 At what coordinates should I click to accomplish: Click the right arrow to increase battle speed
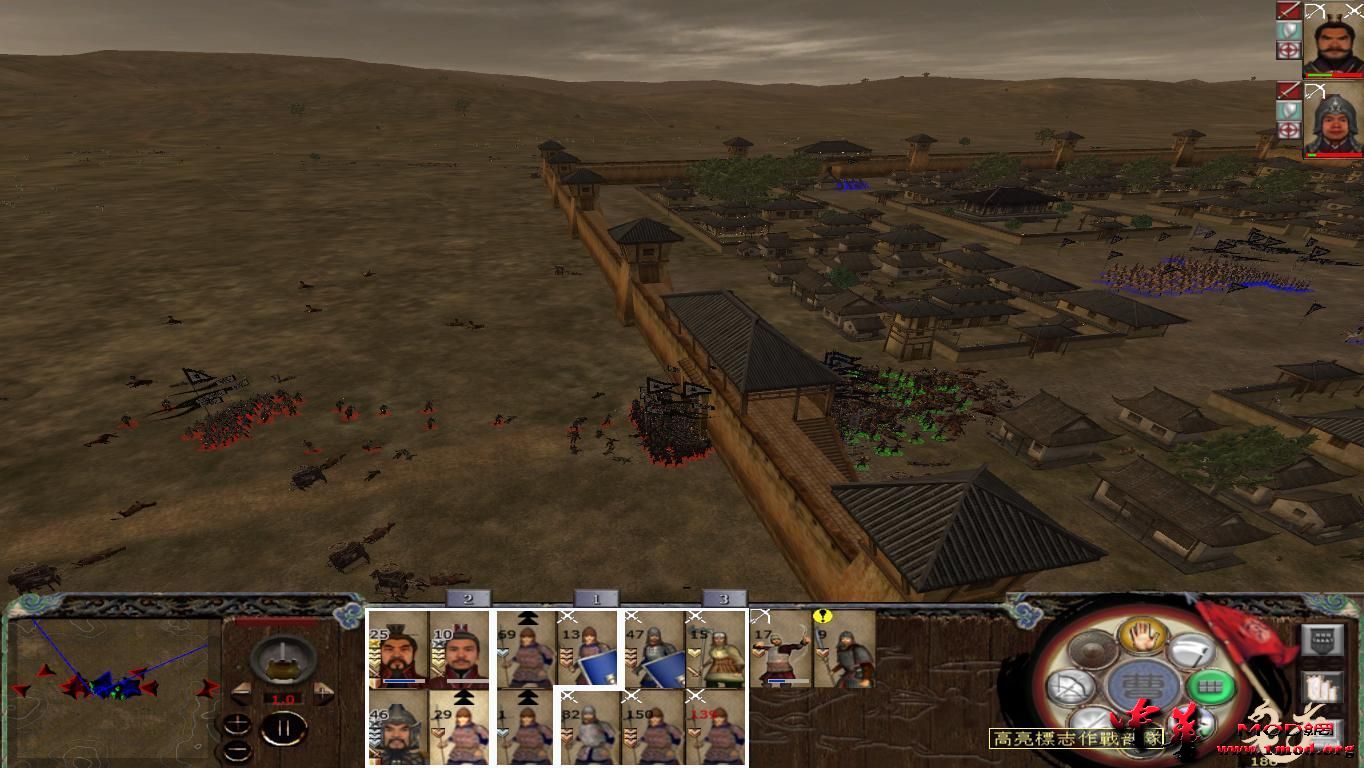pyautogui.click(x=322, y=693)
